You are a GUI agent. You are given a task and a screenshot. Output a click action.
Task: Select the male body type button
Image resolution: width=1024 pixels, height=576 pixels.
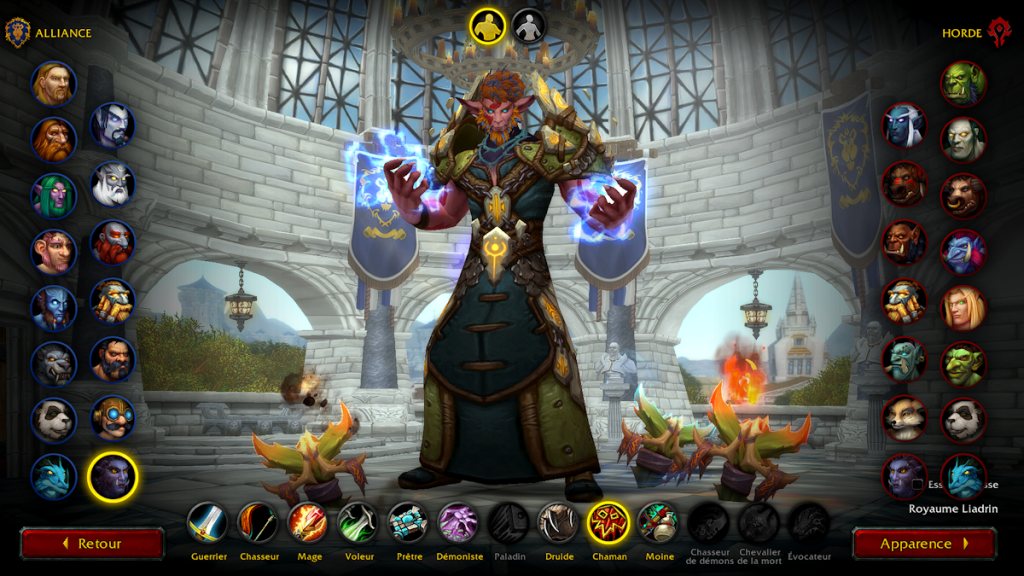point(488,26)
